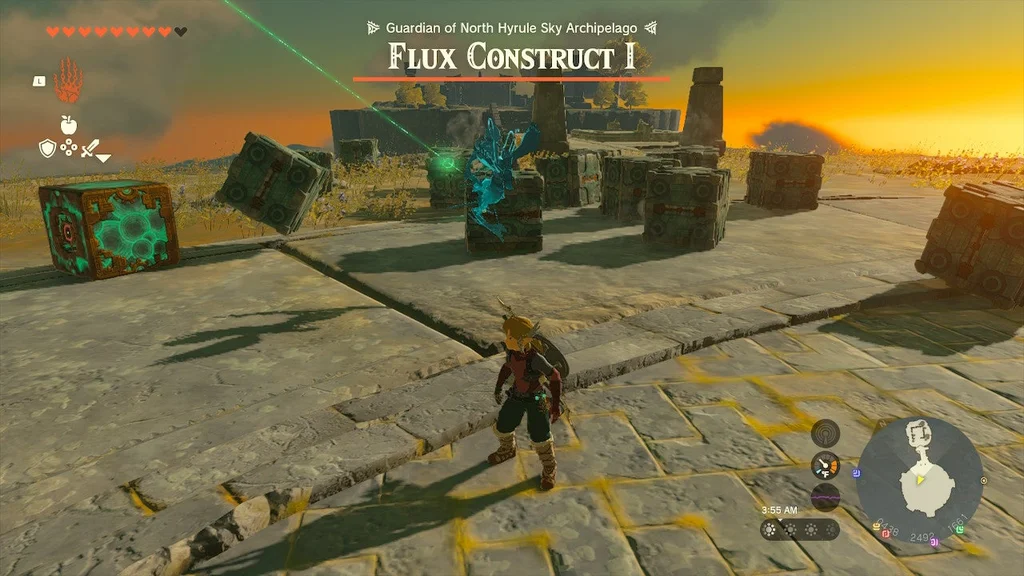Choose the green stamp marker on minimap

pos(961,529)
